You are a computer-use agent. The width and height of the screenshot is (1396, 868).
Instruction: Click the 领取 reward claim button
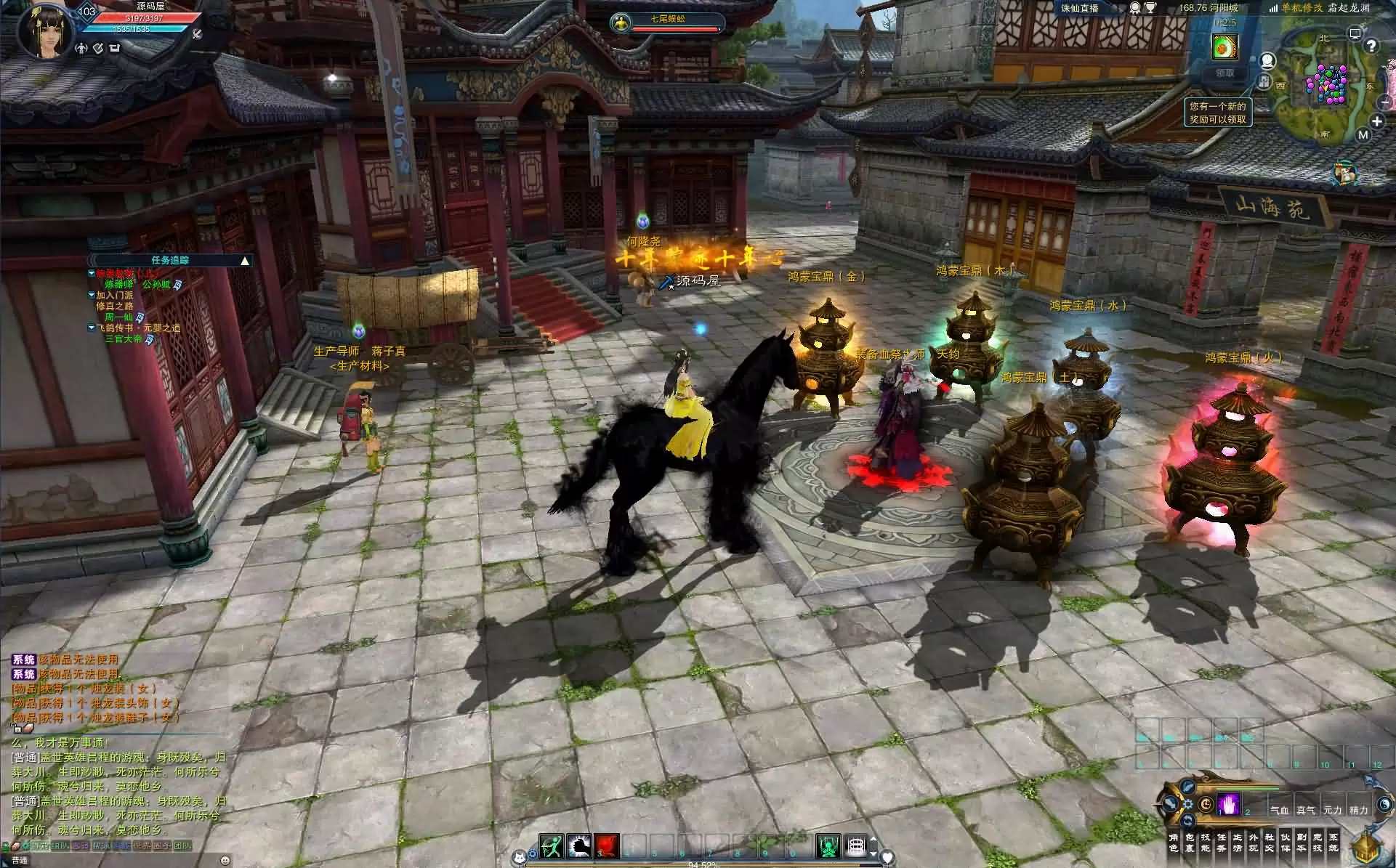tap(1224, 73)
